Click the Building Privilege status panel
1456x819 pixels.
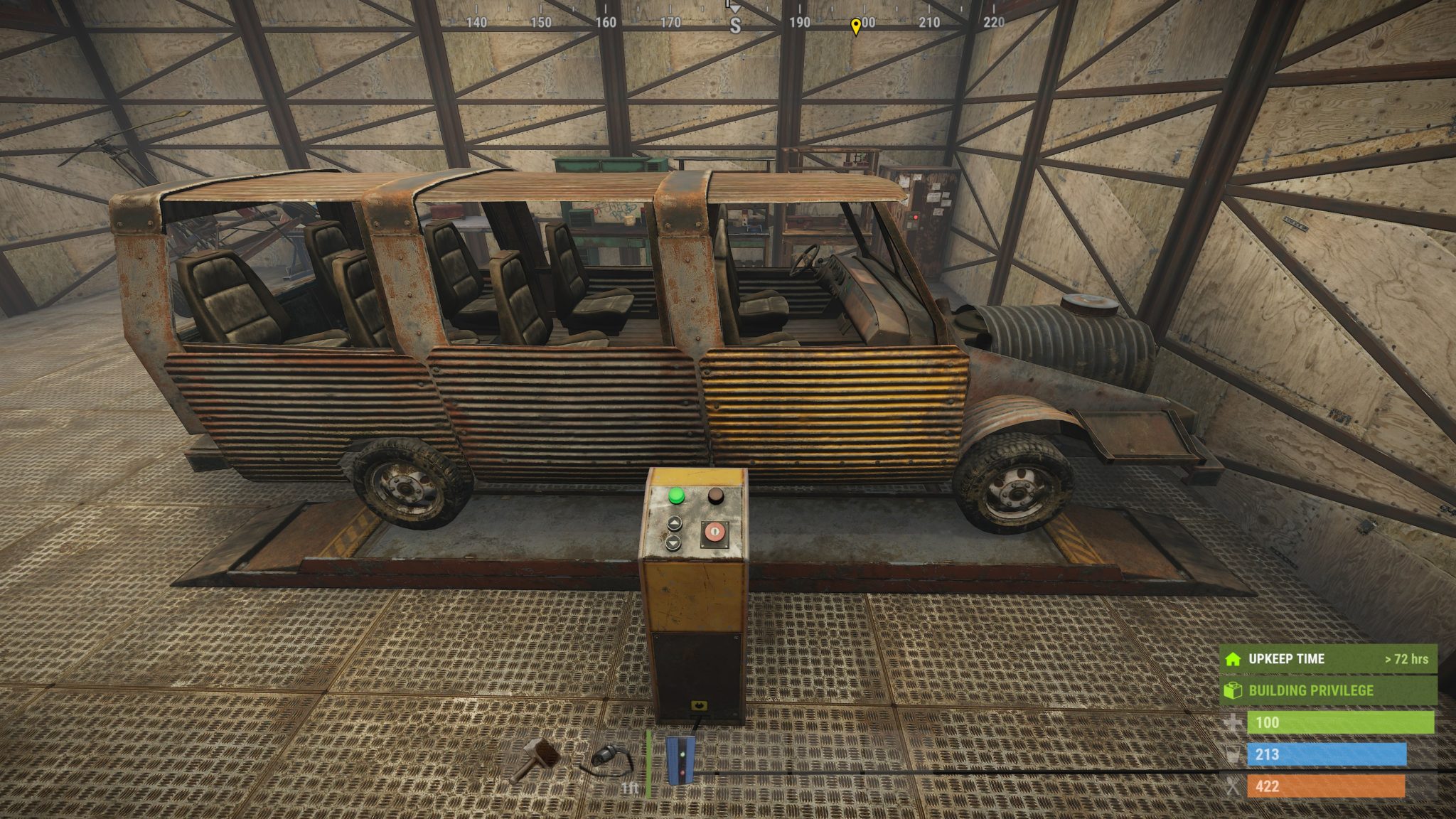[x=1328, y=690]
